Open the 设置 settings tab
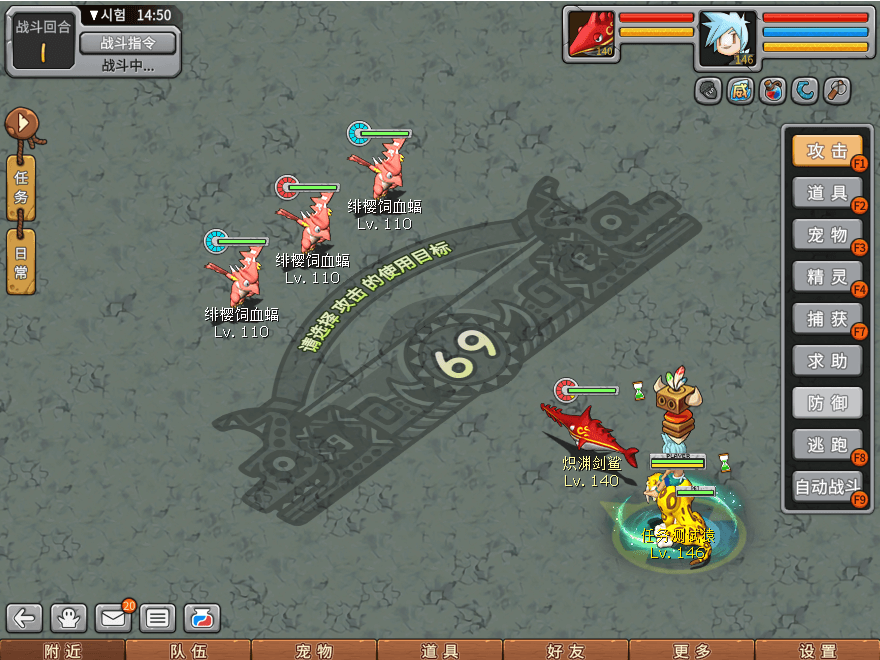 817,651
